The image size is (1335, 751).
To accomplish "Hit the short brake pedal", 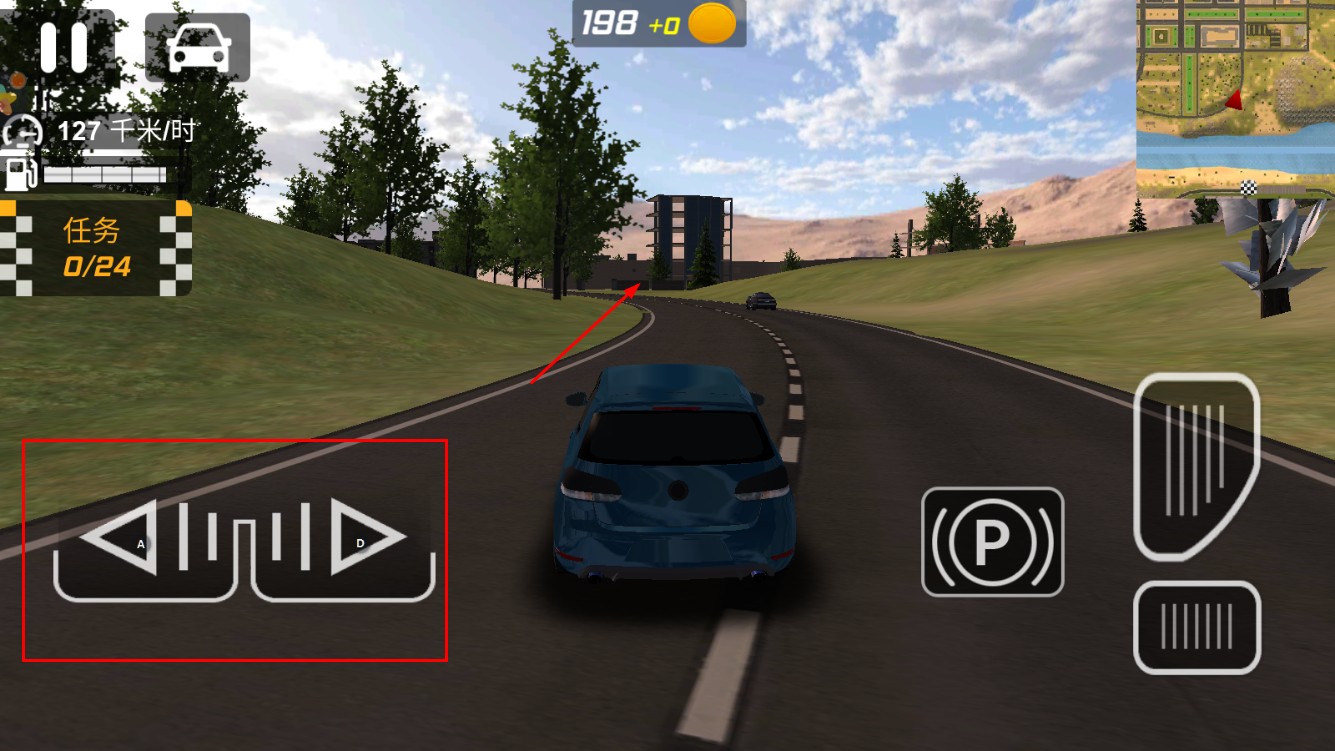I will [x=1196, y=627].
